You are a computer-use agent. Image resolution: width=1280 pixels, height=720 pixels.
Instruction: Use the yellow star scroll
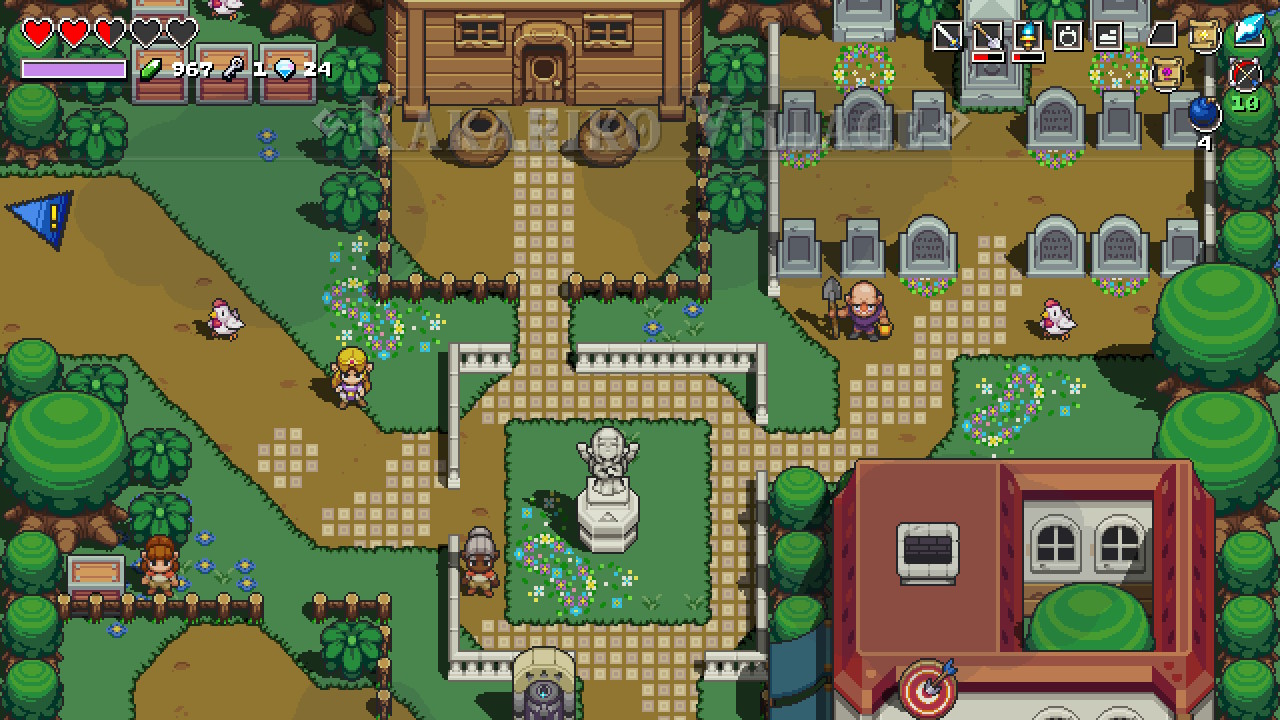[x=1204, y=36]
